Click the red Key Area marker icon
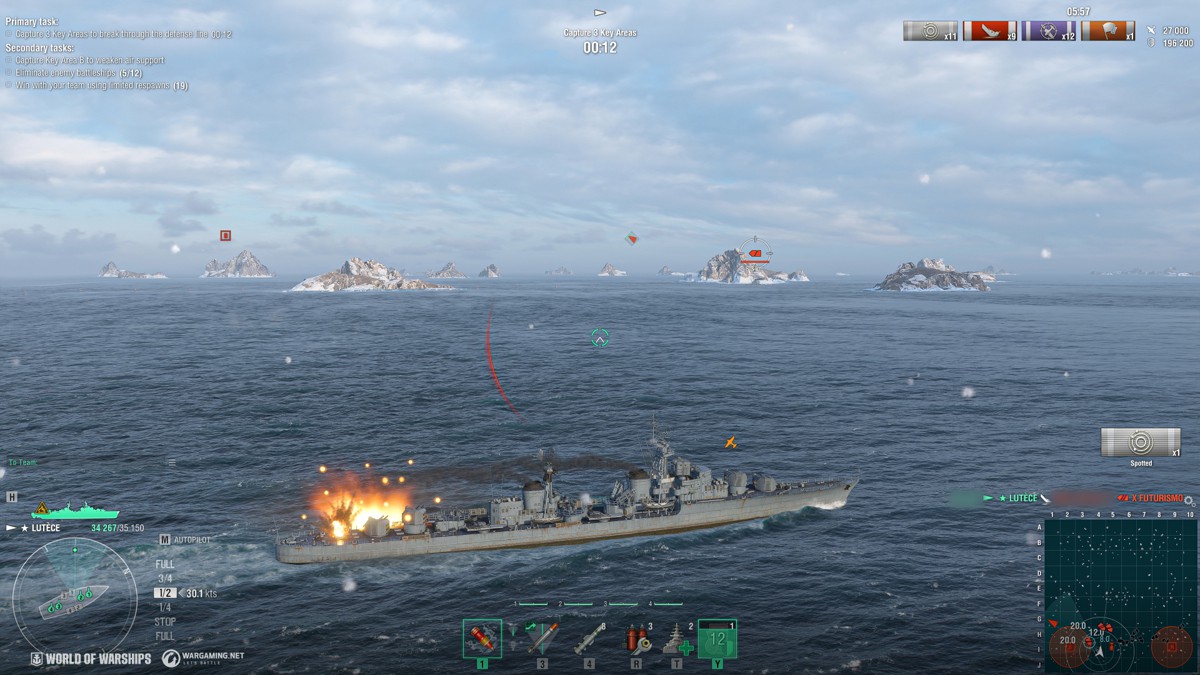The image size is (1200, 675). [226, 236]
